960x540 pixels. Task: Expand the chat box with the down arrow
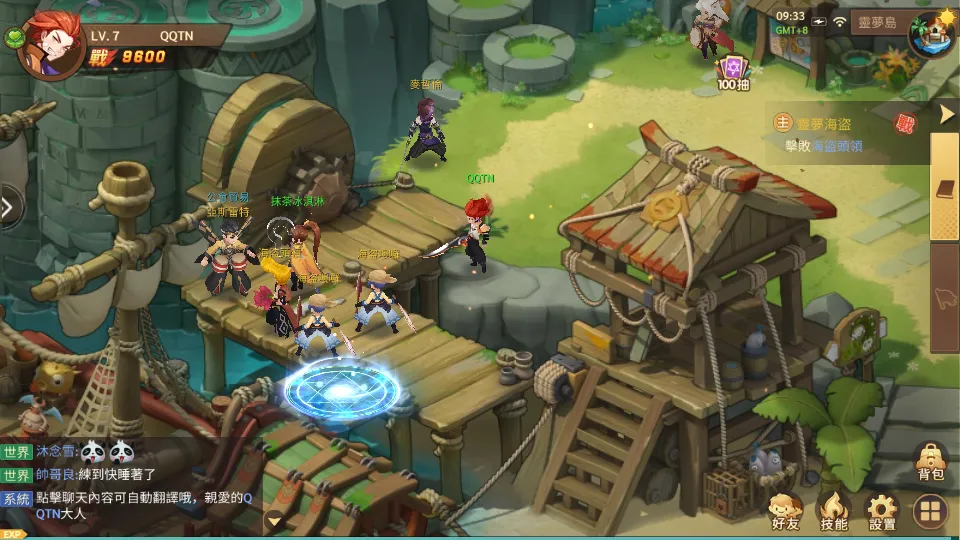(x=273, y=520)
